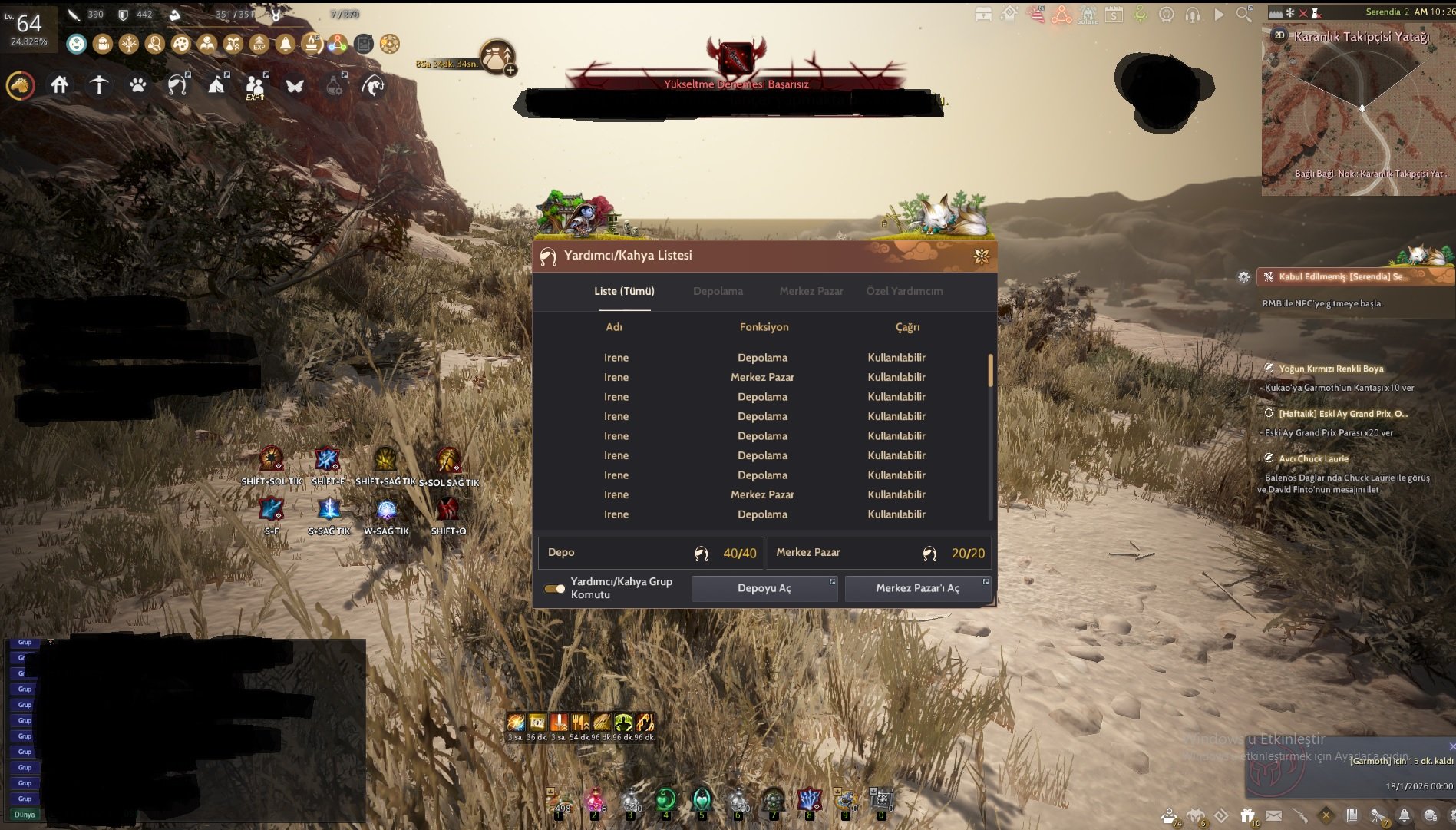The height and width of the screenshot is (830, 1456).
Task: Click the Merkez Pazar'ı Aç button
Action: click(x=917, y=588)
